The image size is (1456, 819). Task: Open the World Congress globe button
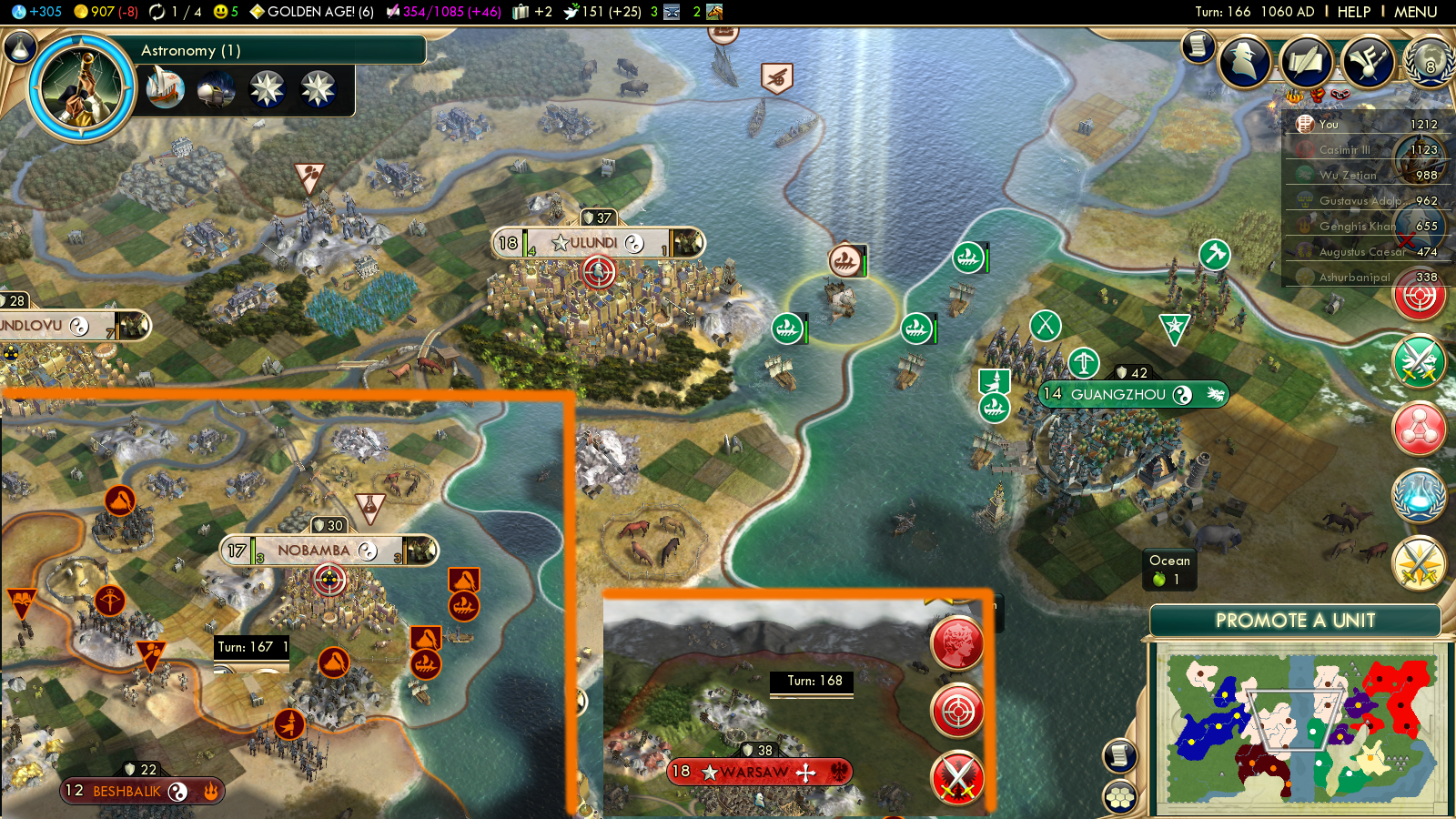[x=1429, y=62]
